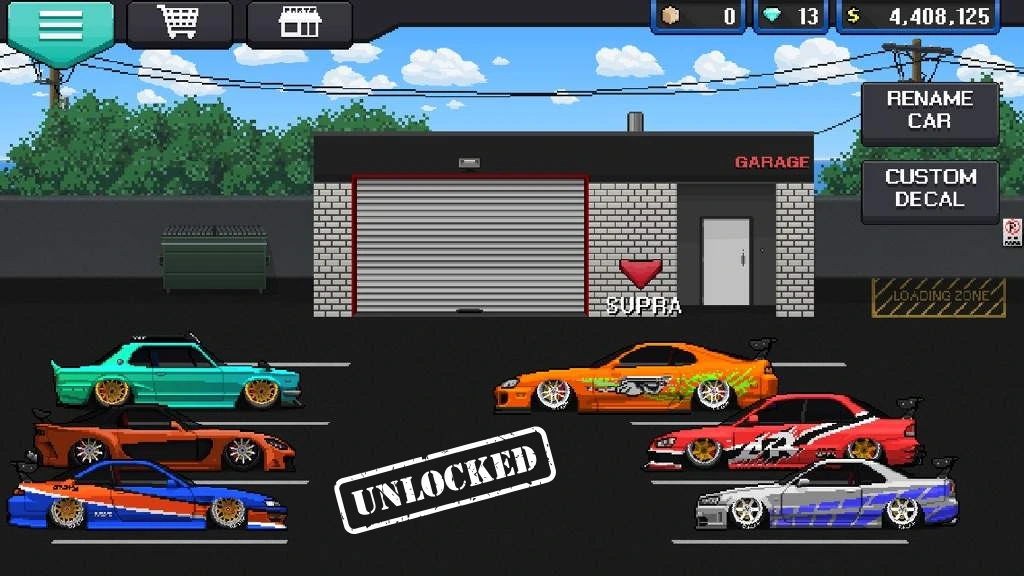The height and width of the screenshot is (576, 1024).
Task: Tap the cash balance counter
Action: click(918, 17)
